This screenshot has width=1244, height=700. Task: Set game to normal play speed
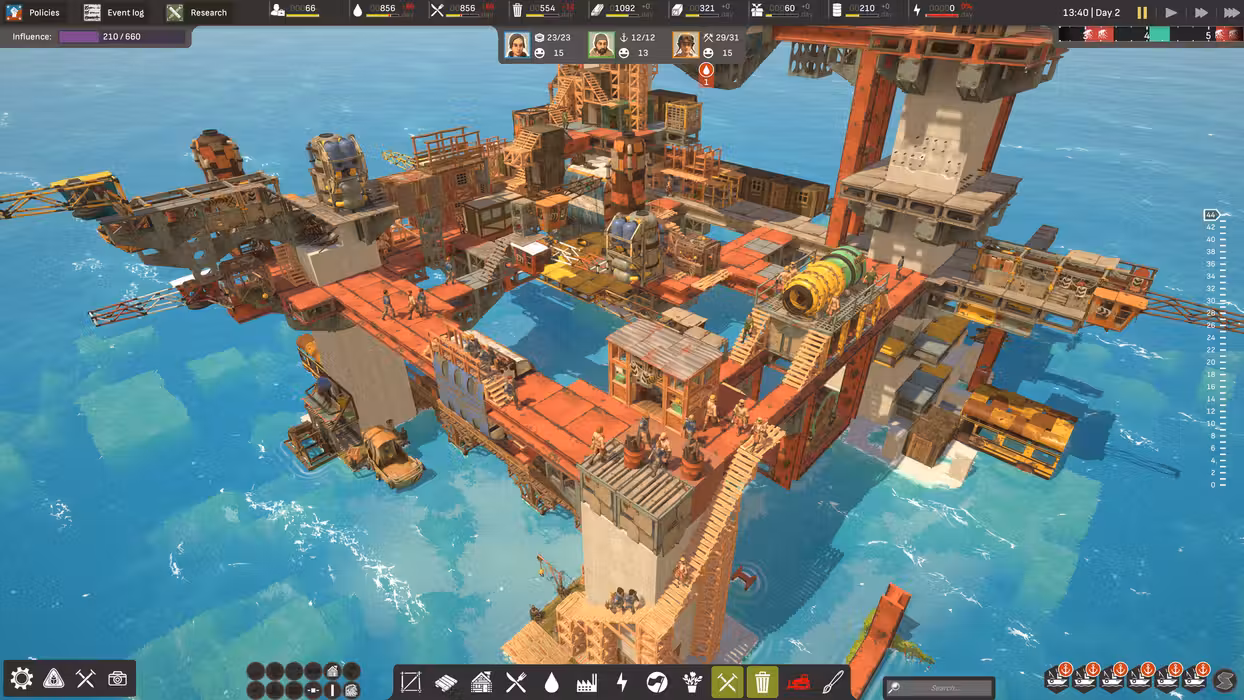(1171, 13)
